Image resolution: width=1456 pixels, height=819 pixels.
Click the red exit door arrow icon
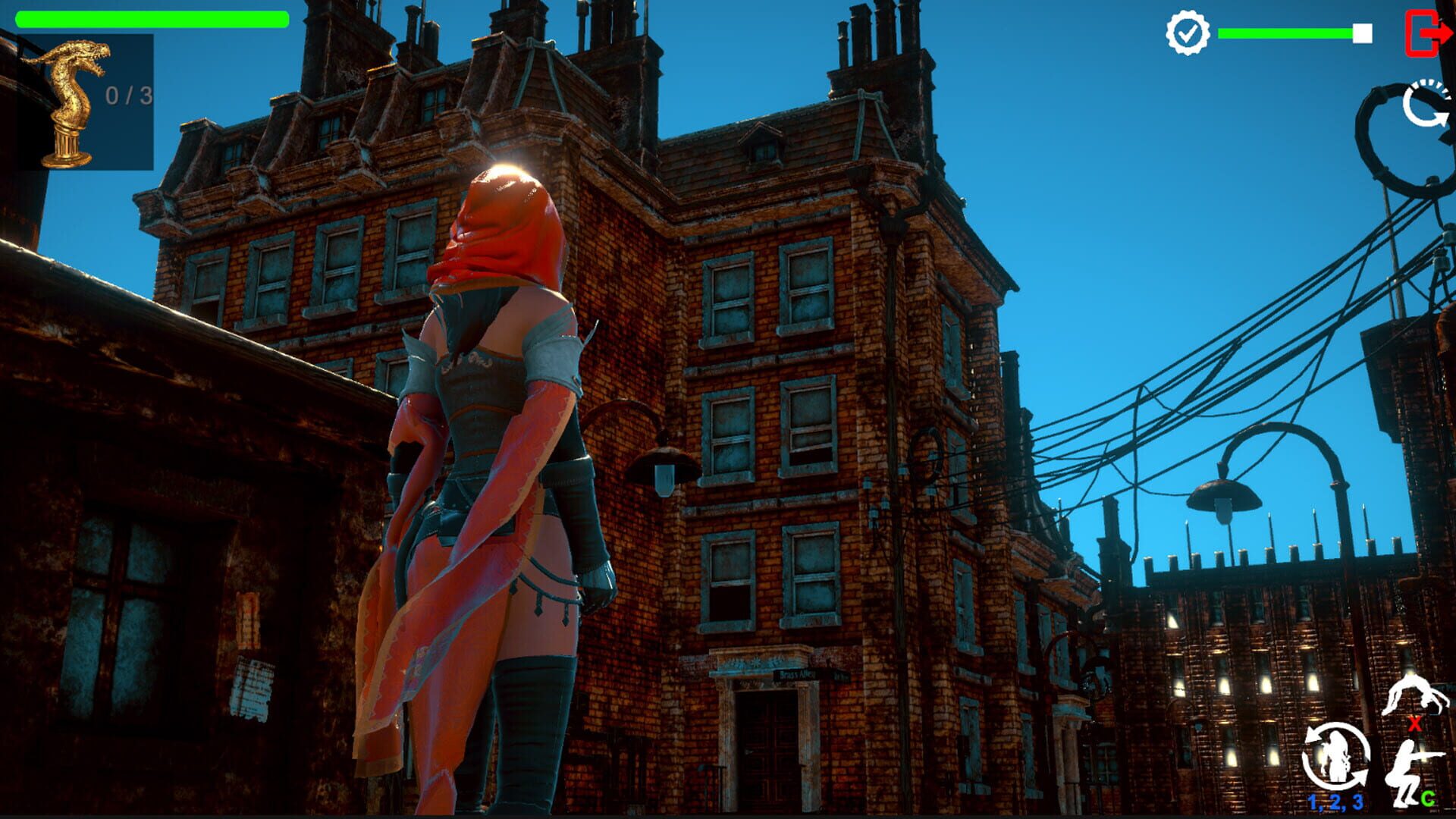(x=1432, y=32)
